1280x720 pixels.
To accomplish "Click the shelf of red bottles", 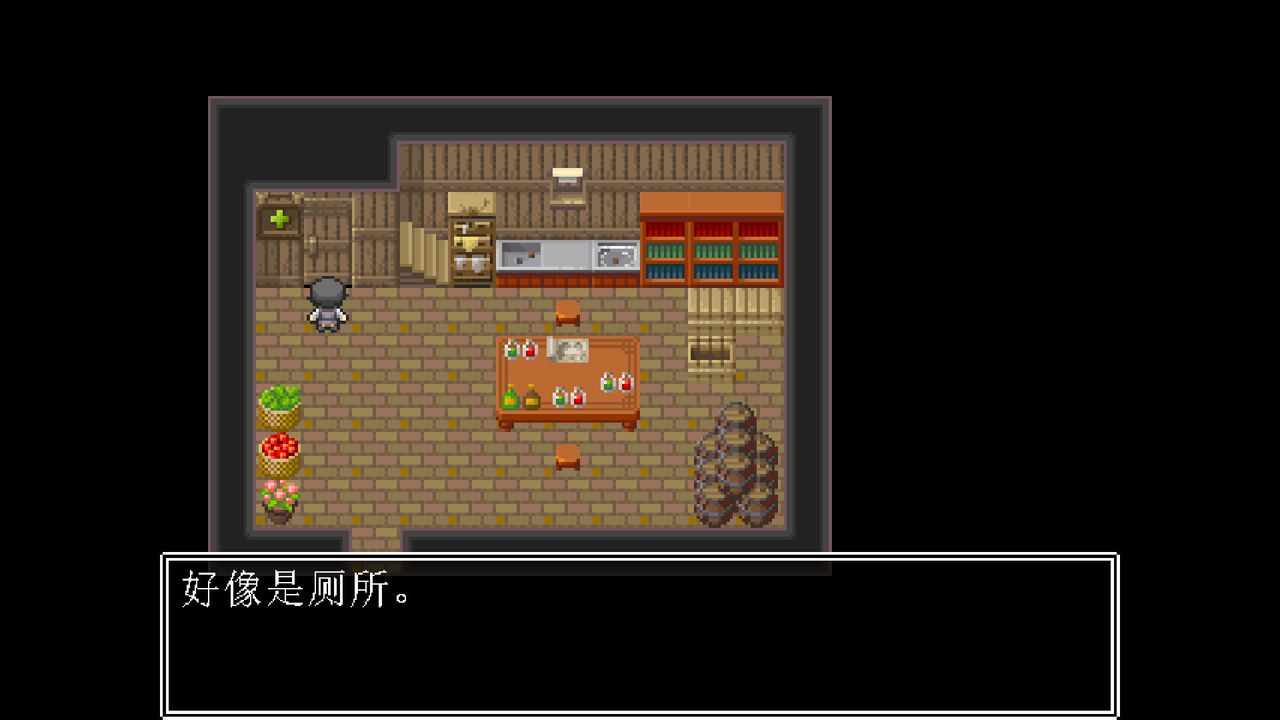I will tap(712, 229).
